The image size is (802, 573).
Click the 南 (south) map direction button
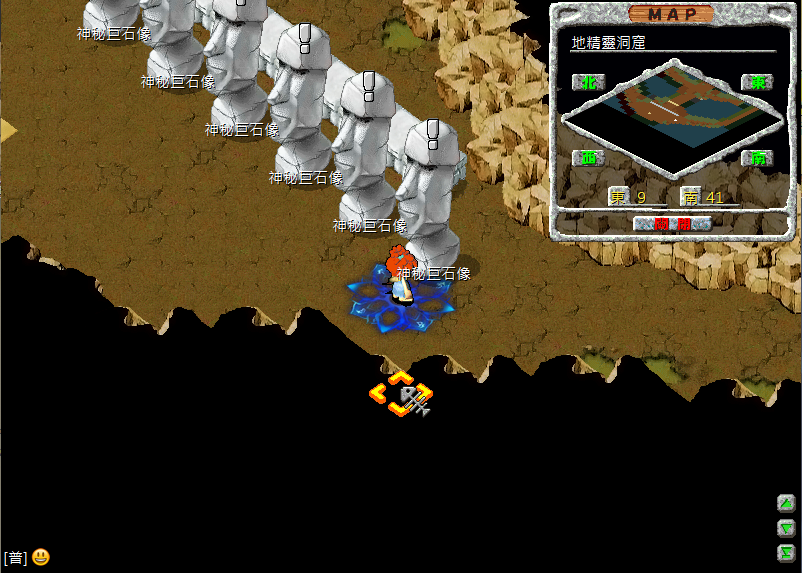point(757,158)
